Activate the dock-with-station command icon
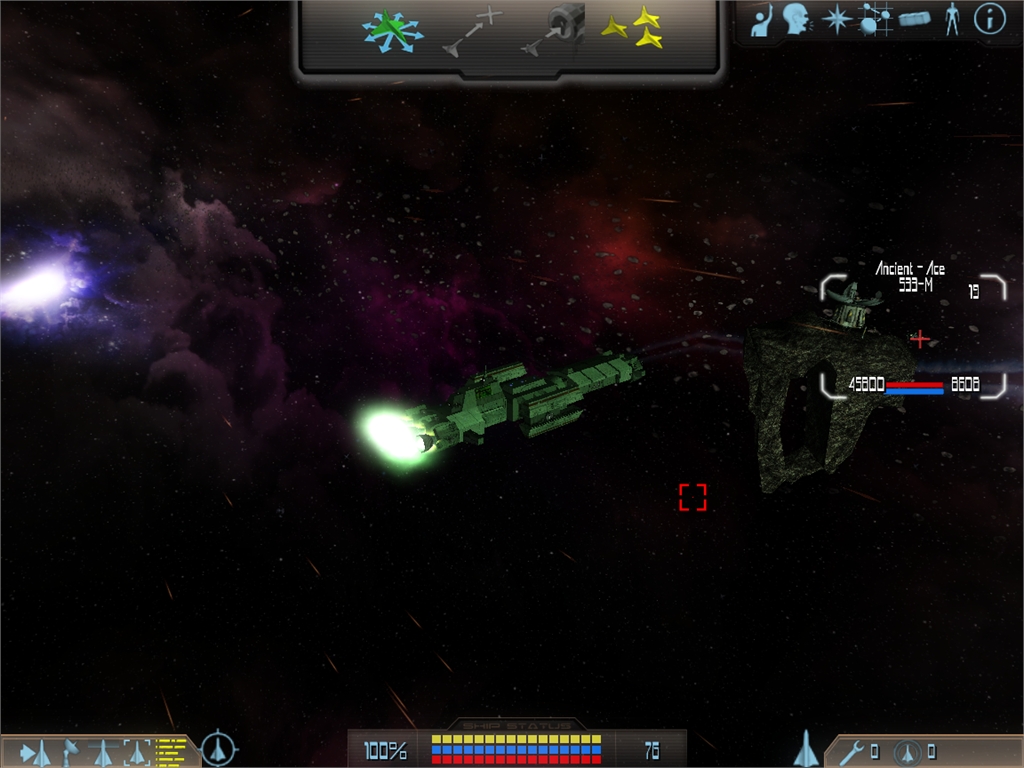The width and height of the screenshot is (1024, 768). click(553, 31)
